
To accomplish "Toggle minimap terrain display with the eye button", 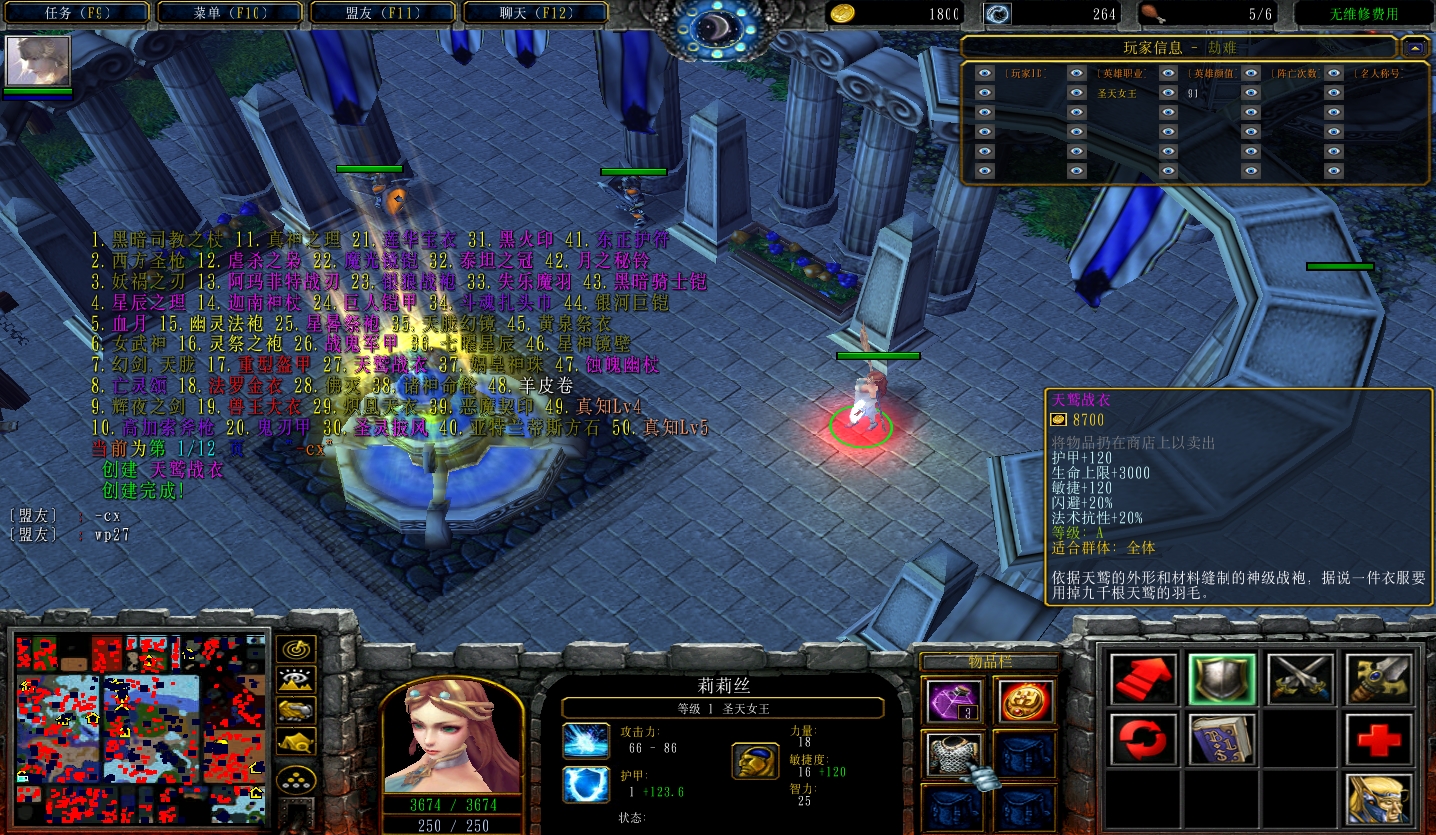I will (x=296, y=680).
